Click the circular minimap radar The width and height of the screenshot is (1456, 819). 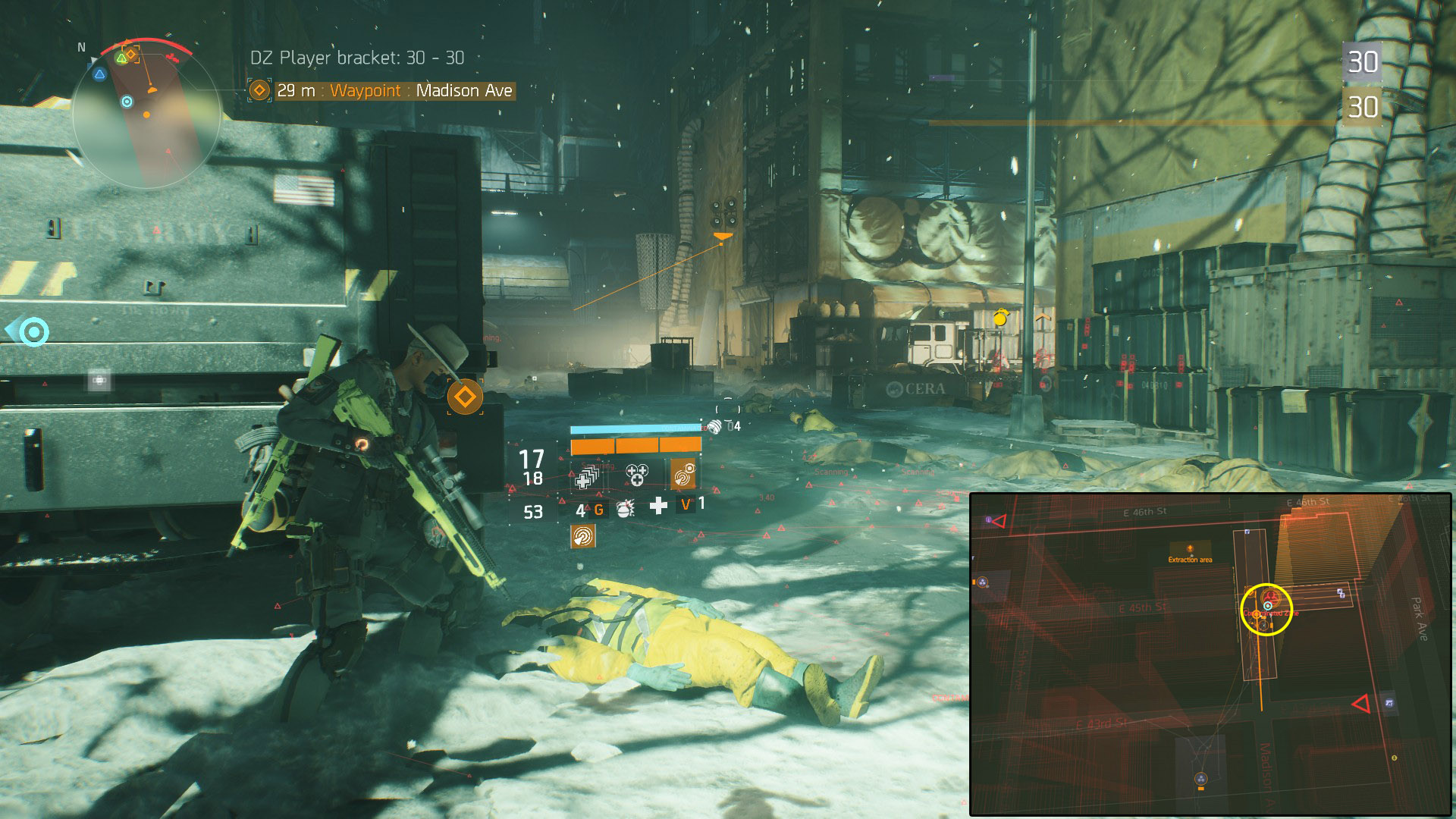click(x=146, y=115)
